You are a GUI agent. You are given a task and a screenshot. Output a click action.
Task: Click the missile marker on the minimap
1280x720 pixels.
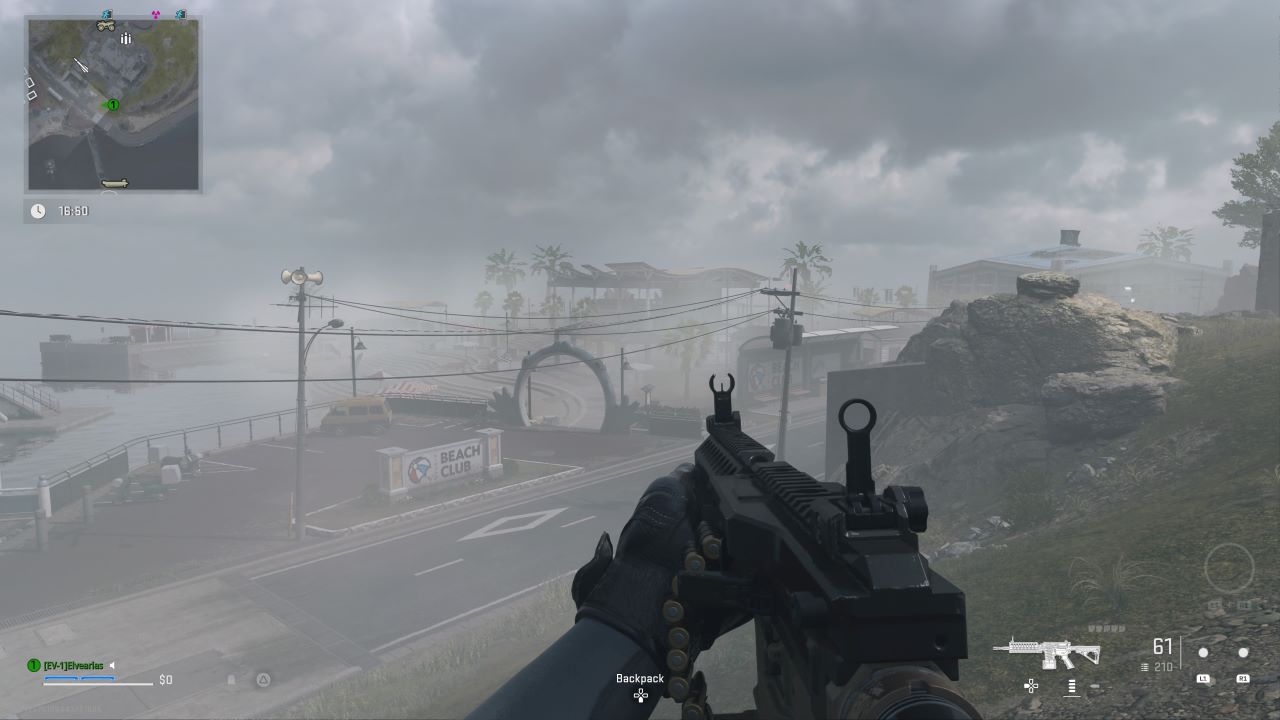[x=81, y=63]
